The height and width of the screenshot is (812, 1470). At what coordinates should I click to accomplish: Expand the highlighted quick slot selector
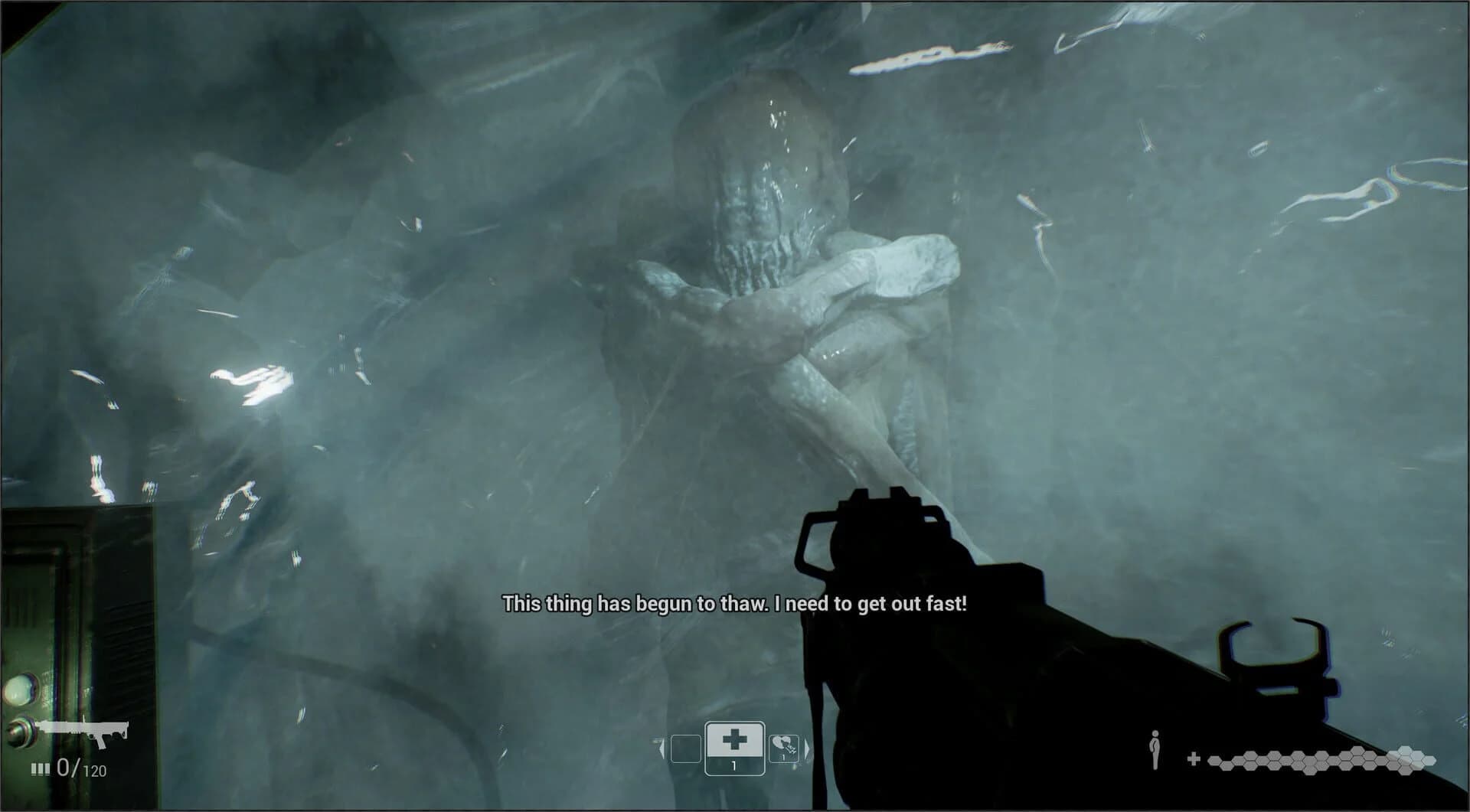tap(734, 748)
